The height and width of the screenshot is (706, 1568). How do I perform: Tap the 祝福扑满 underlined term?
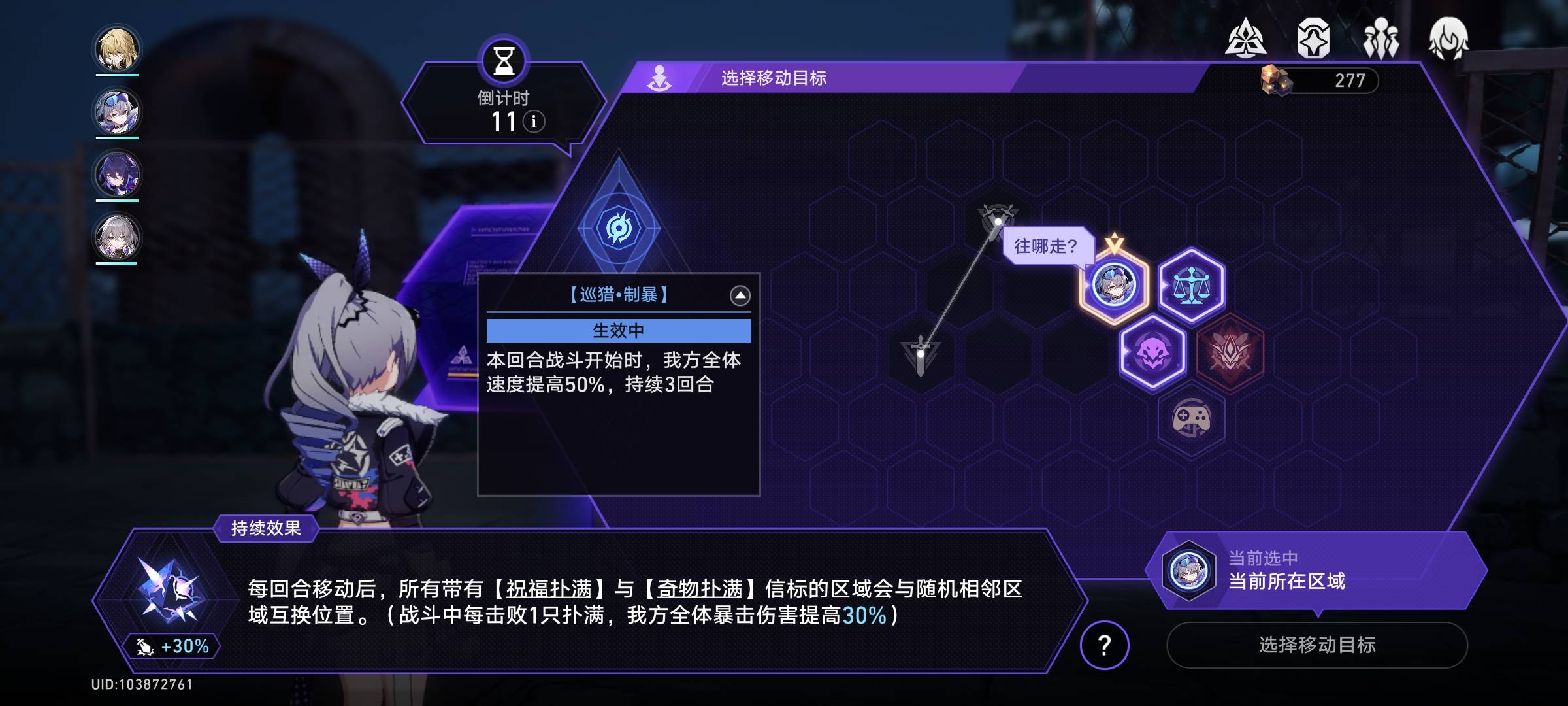549,589
